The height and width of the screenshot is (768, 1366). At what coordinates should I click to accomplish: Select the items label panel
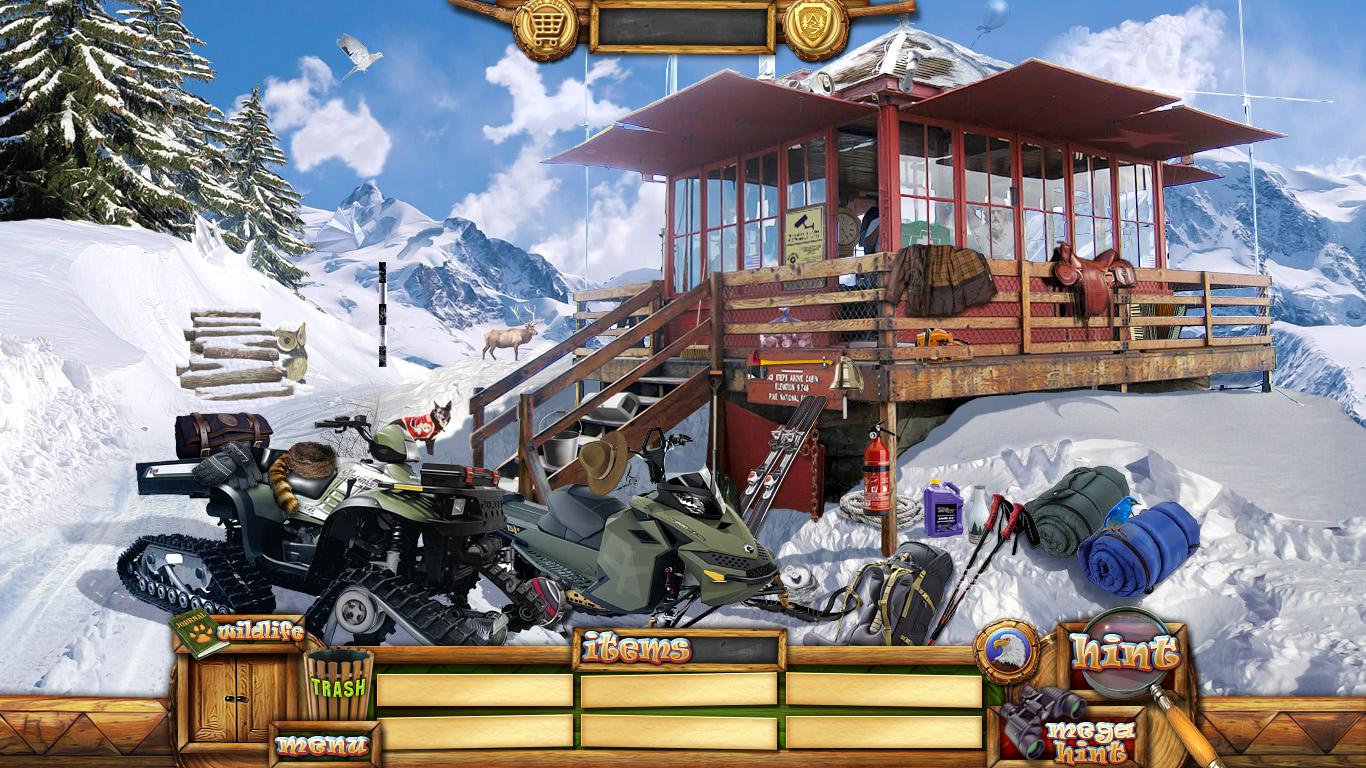pos(679,650)
